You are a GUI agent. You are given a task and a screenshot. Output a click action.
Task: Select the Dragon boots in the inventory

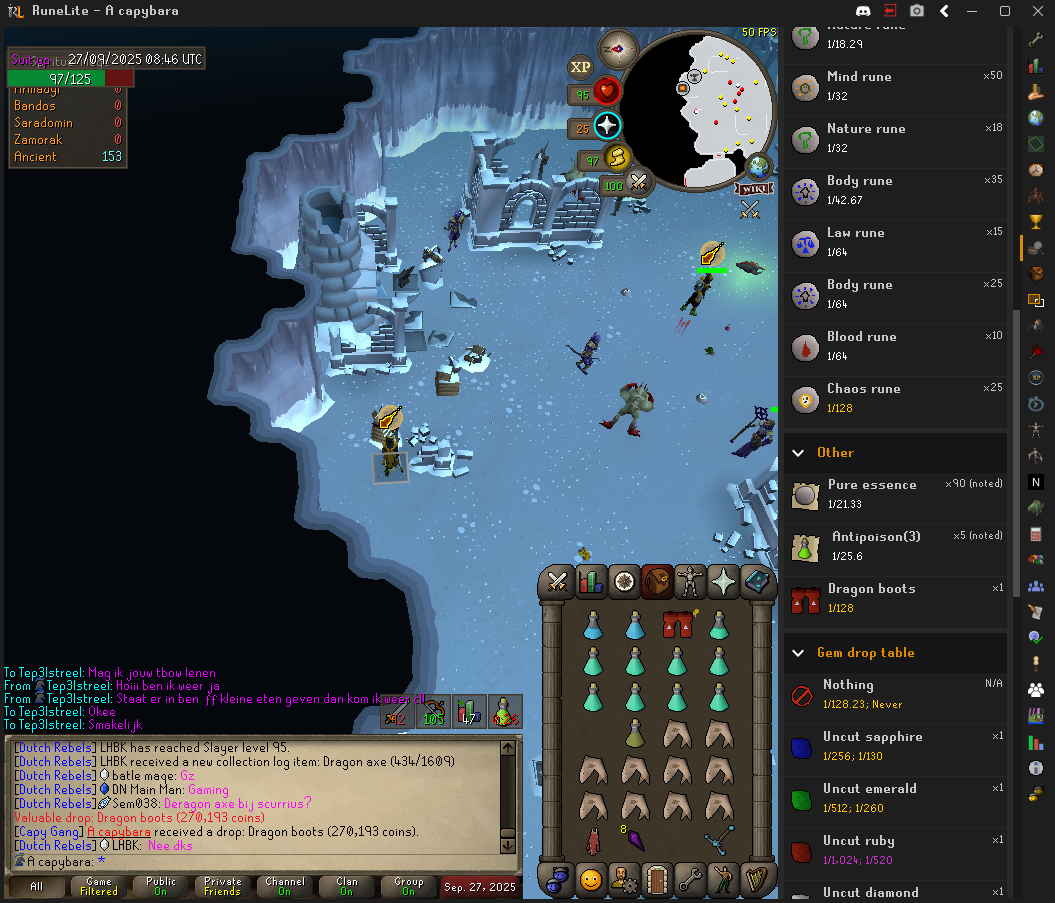[x=677, y=626]
